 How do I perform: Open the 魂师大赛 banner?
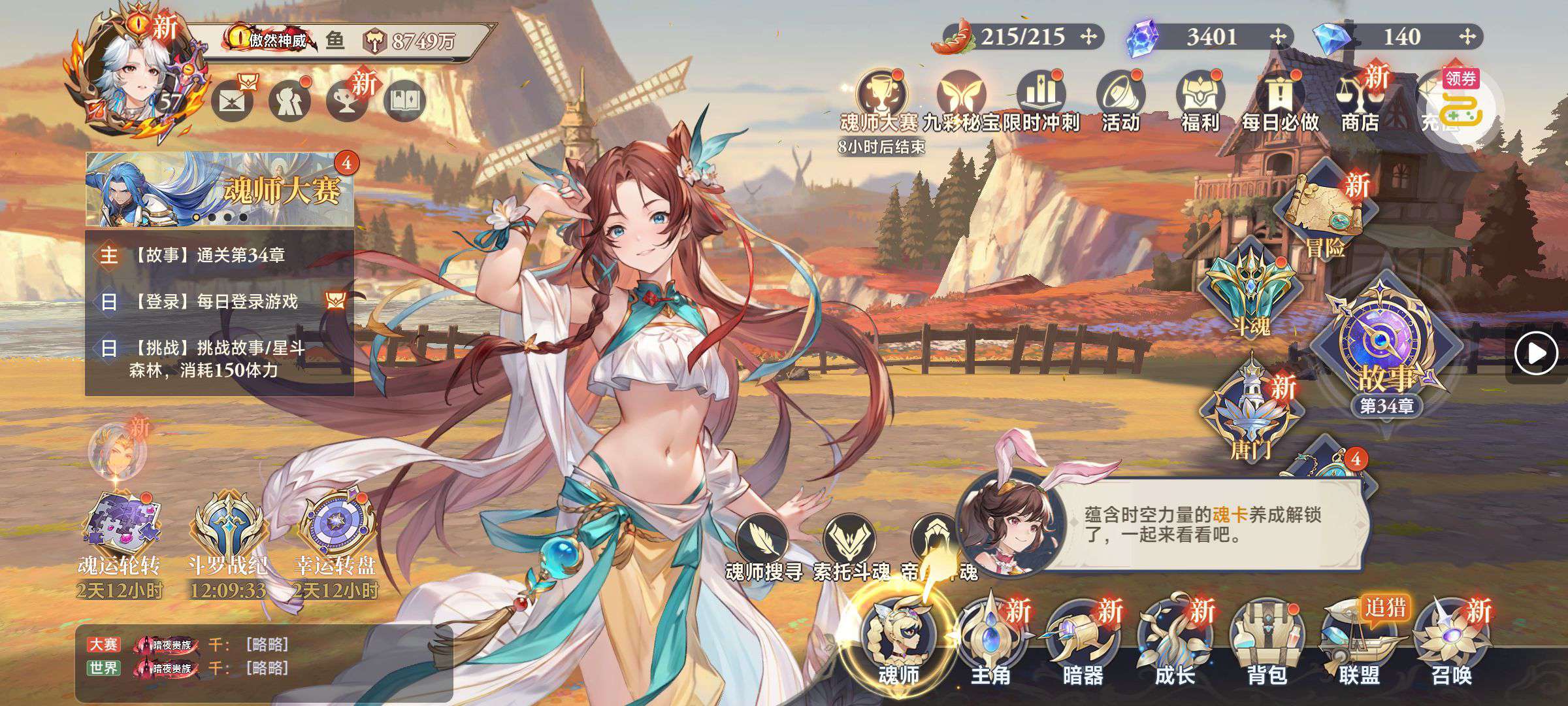(220, 190)
